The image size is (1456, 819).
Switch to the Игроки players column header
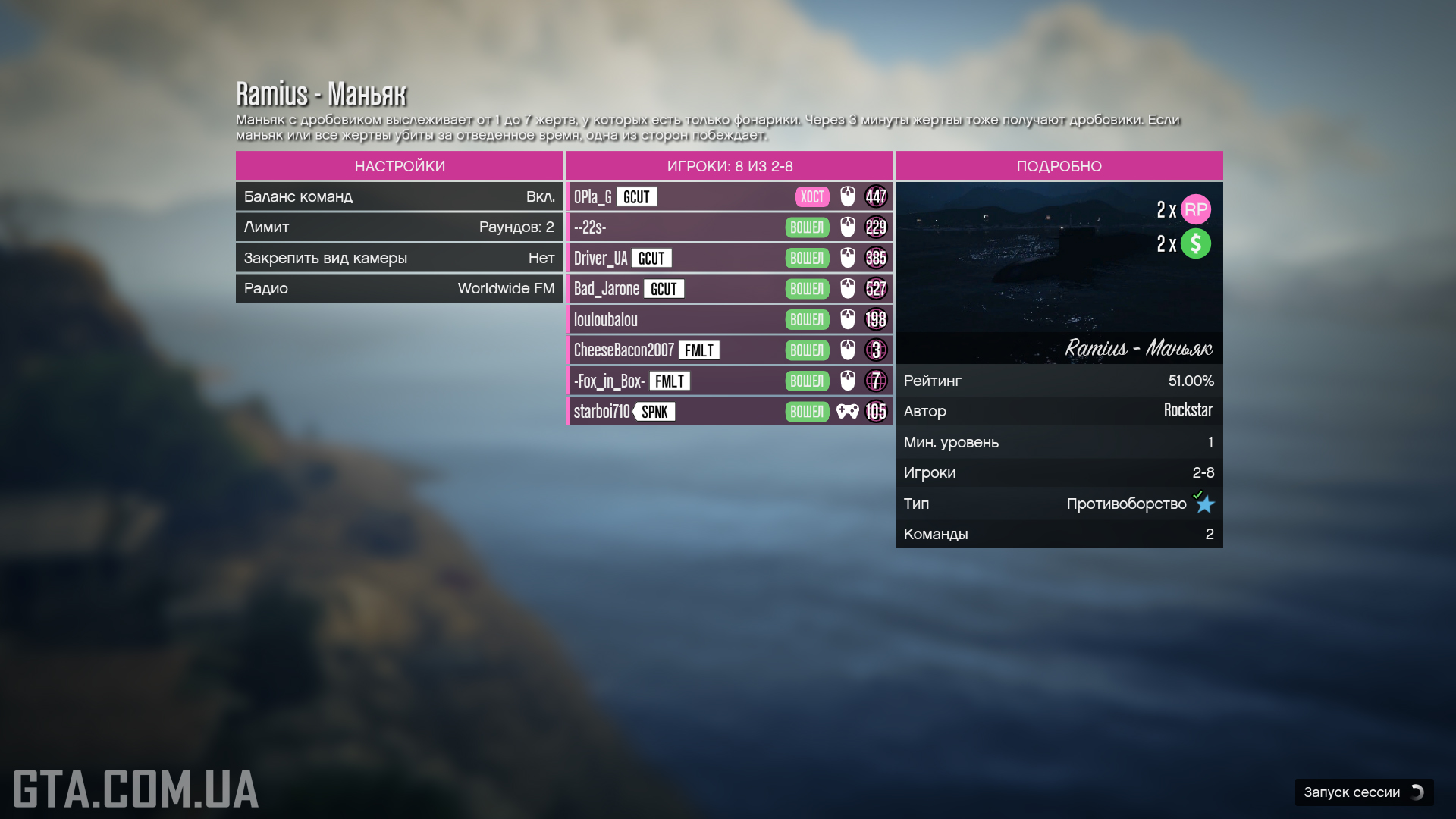pos(730,166)
